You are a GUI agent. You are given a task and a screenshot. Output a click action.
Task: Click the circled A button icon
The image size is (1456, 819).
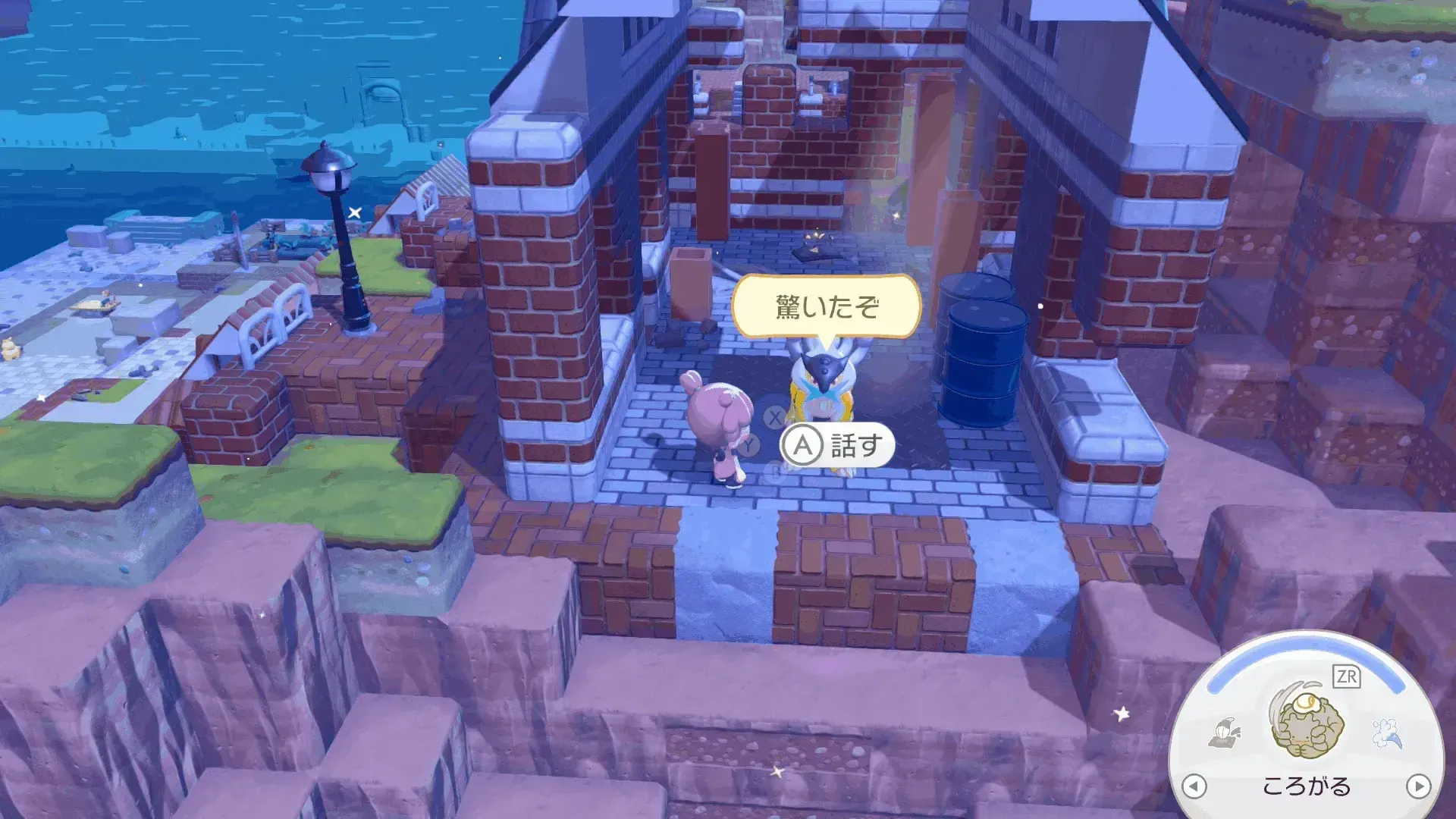click(x=802, y=444)
